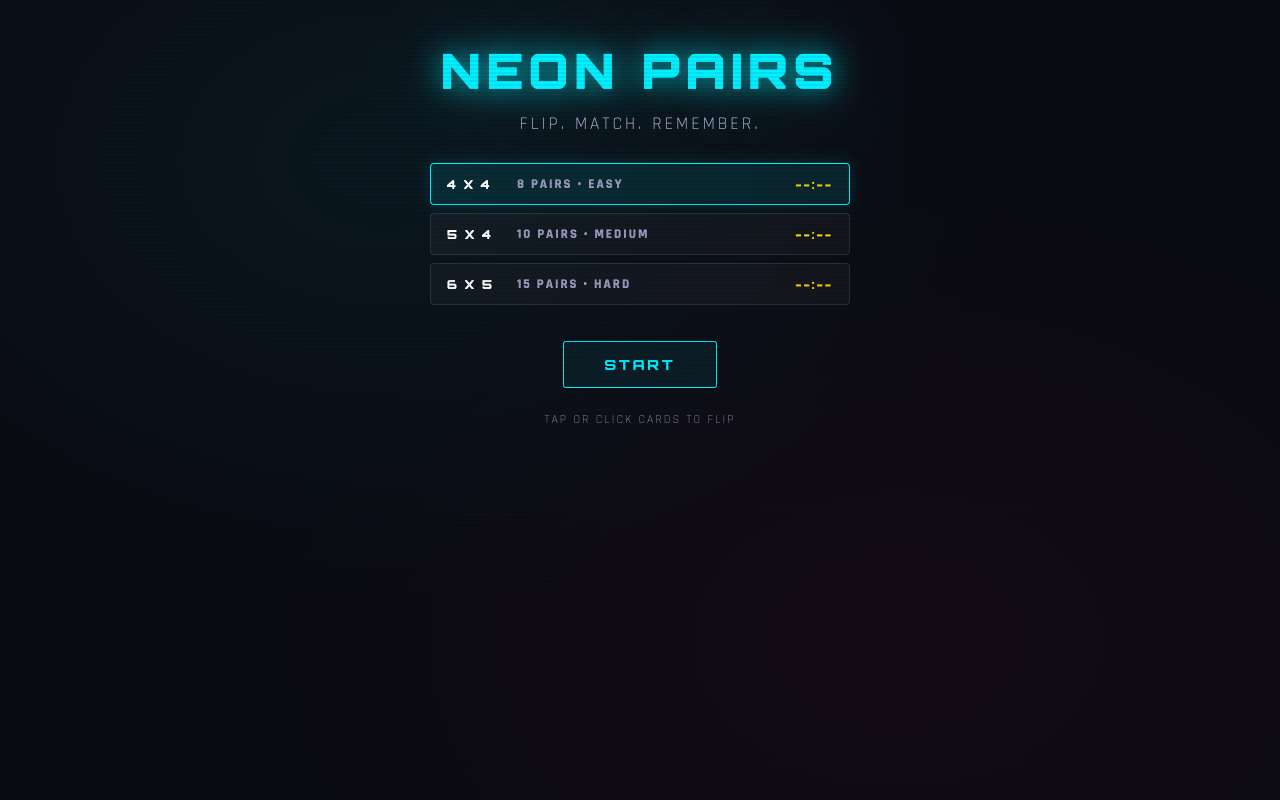Image resolution: width=1280 pixels, height=800 pixels.
Task: Click the FLIP. MATCH. REMEMBER. tagline
Action: pos(640,123)
